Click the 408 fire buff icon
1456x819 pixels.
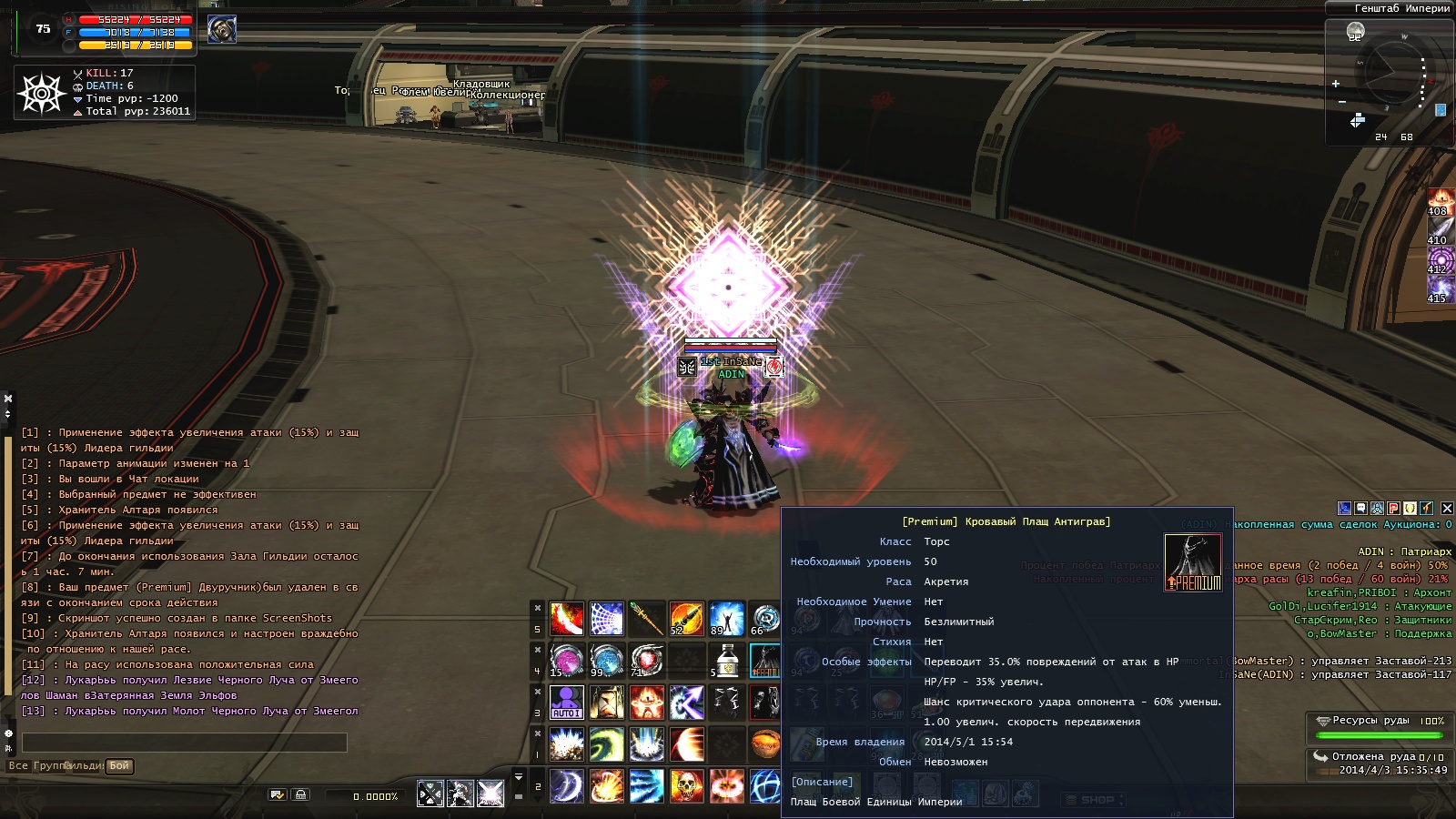1440,201
